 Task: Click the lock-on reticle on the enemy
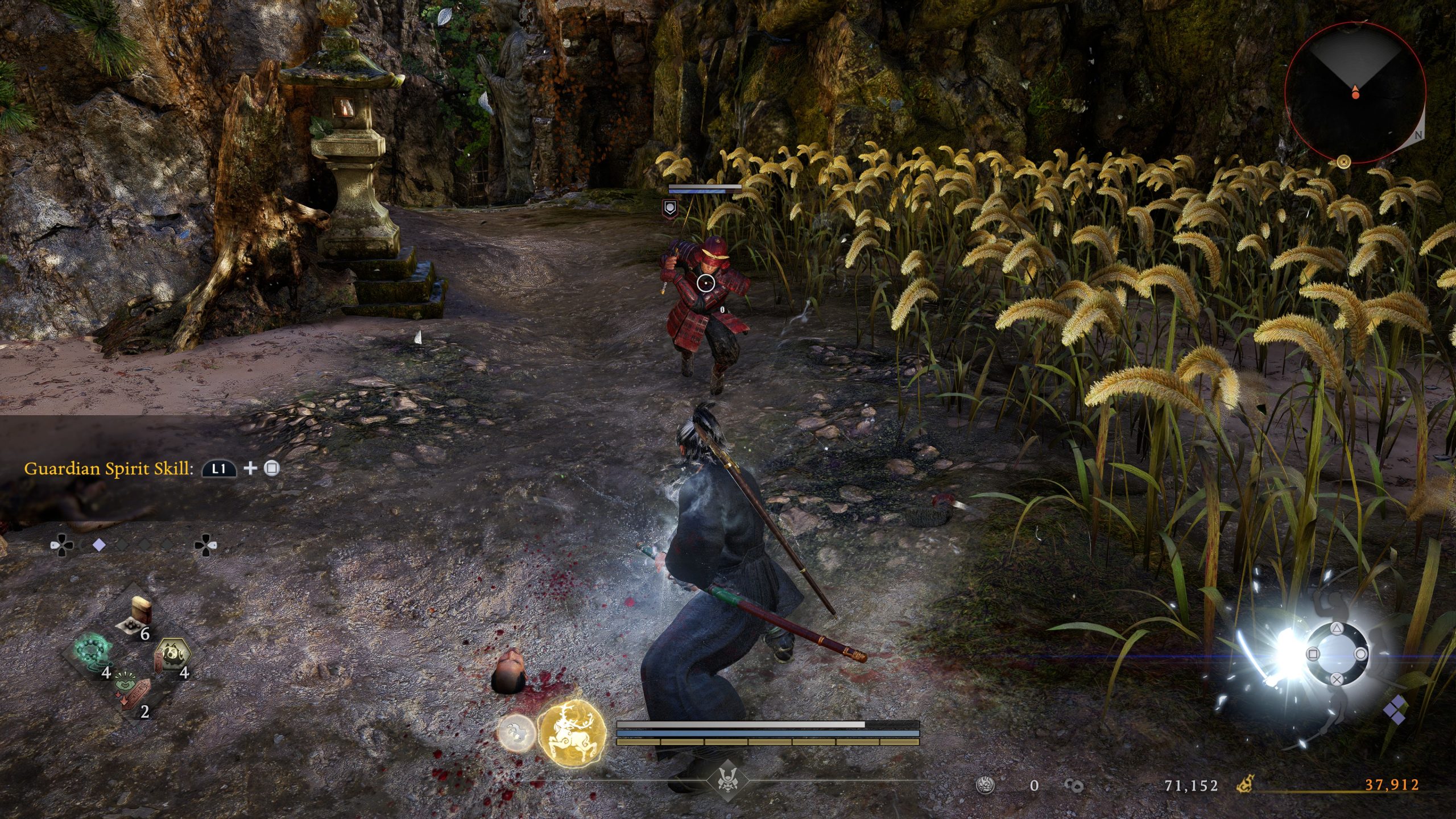tap(705, 283)
